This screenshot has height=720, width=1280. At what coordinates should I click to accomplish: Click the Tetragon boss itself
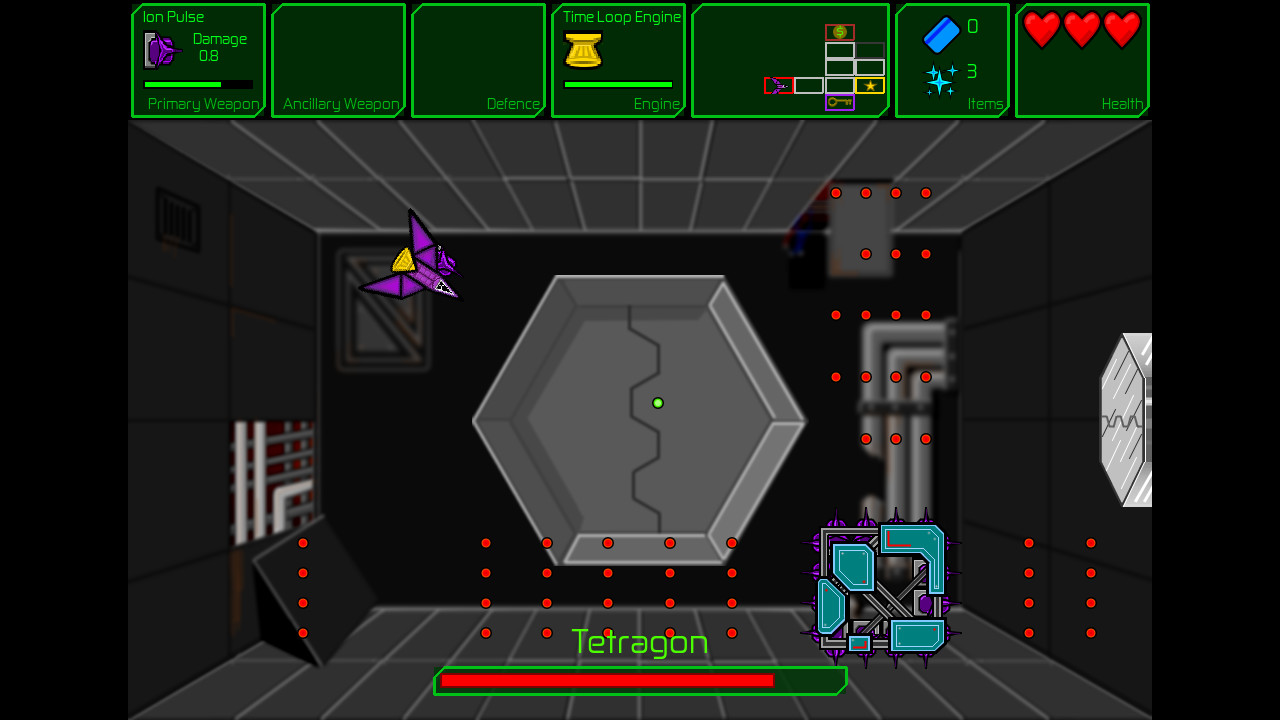point(880,587)
